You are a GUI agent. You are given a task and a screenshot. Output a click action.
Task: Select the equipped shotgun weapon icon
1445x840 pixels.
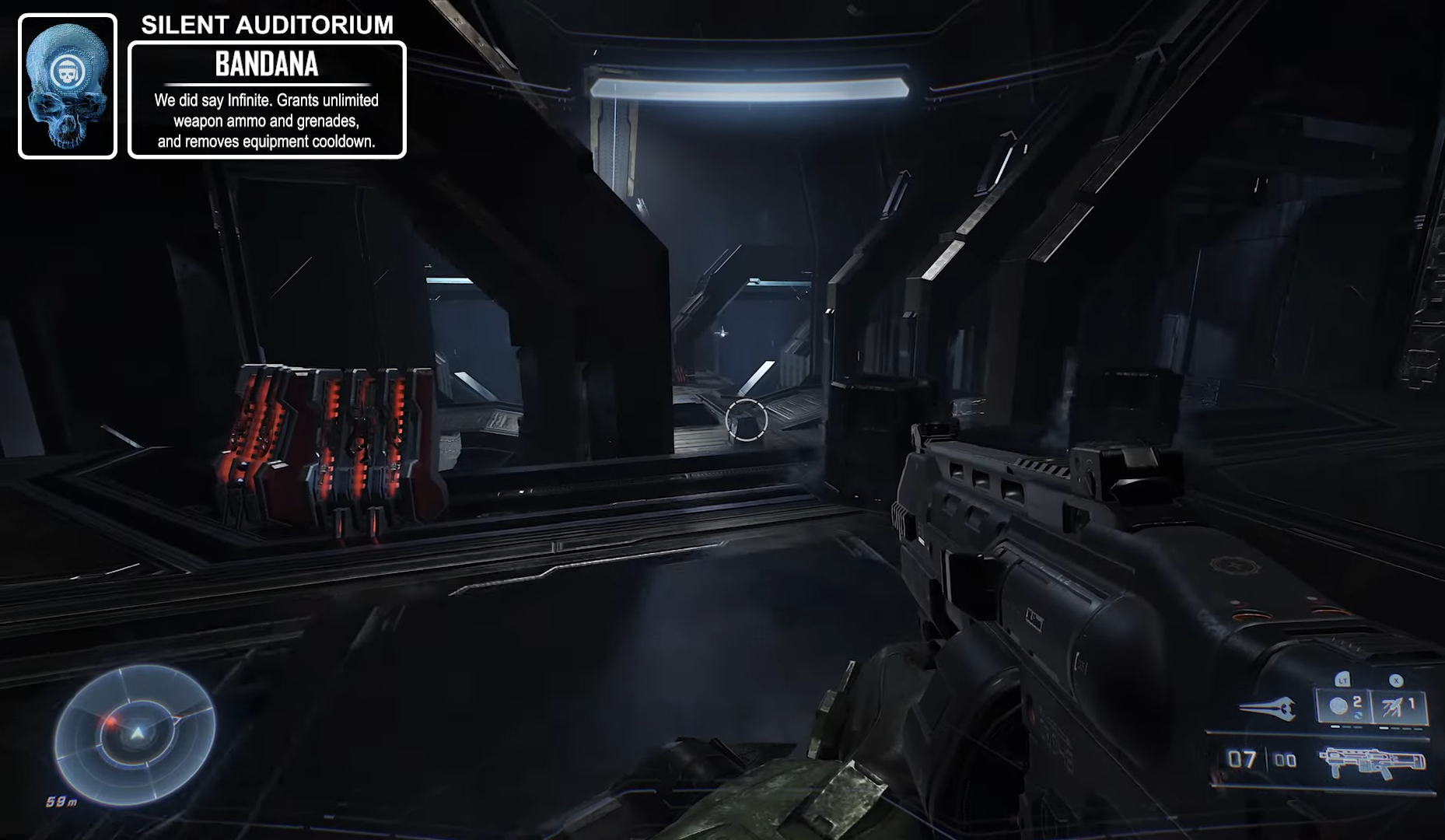(x=1374, y=761)
